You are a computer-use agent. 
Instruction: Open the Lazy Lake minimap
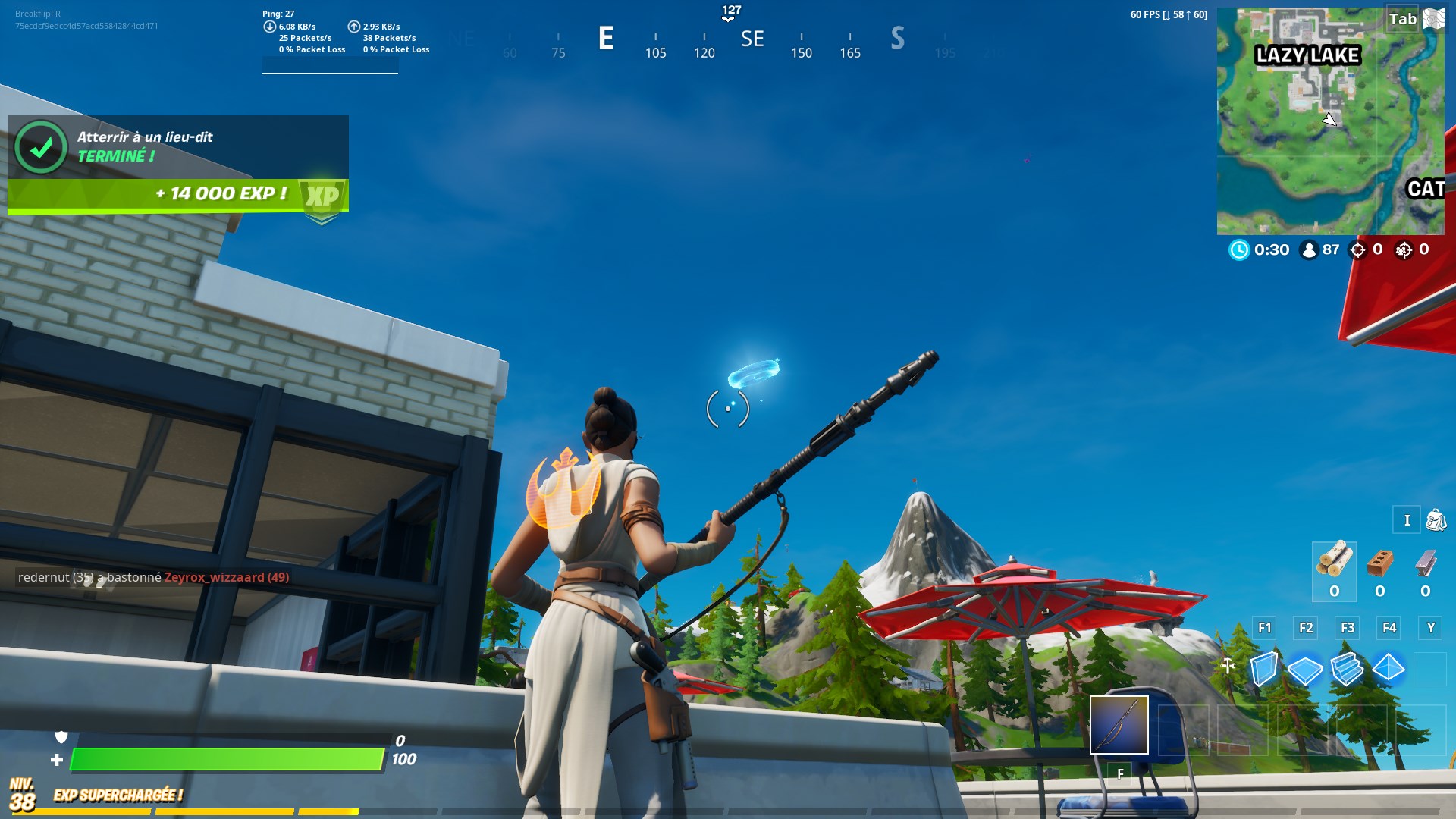[x=1330, y=121]
